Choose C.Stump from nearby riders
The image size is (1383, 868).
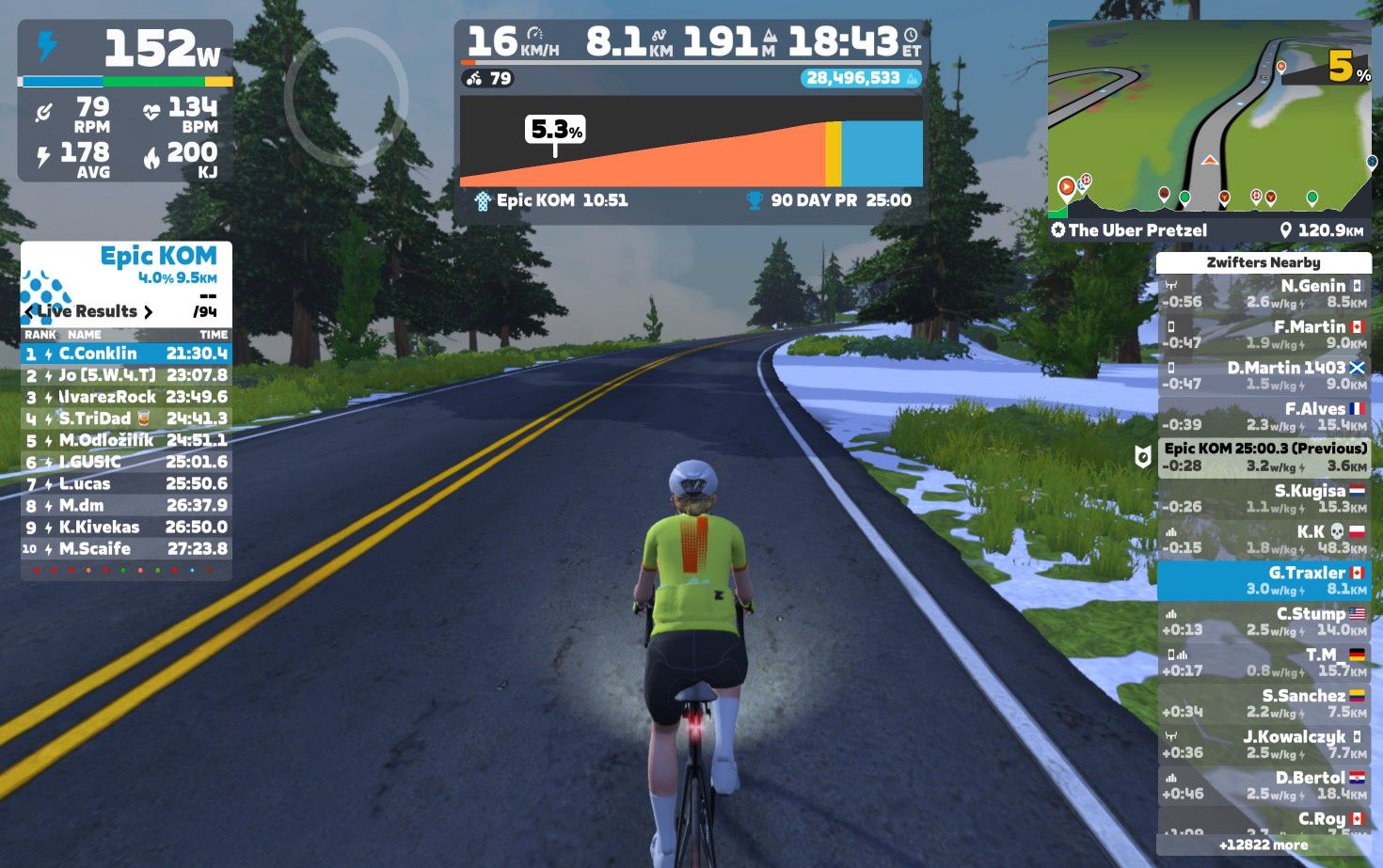point(1264,621)
